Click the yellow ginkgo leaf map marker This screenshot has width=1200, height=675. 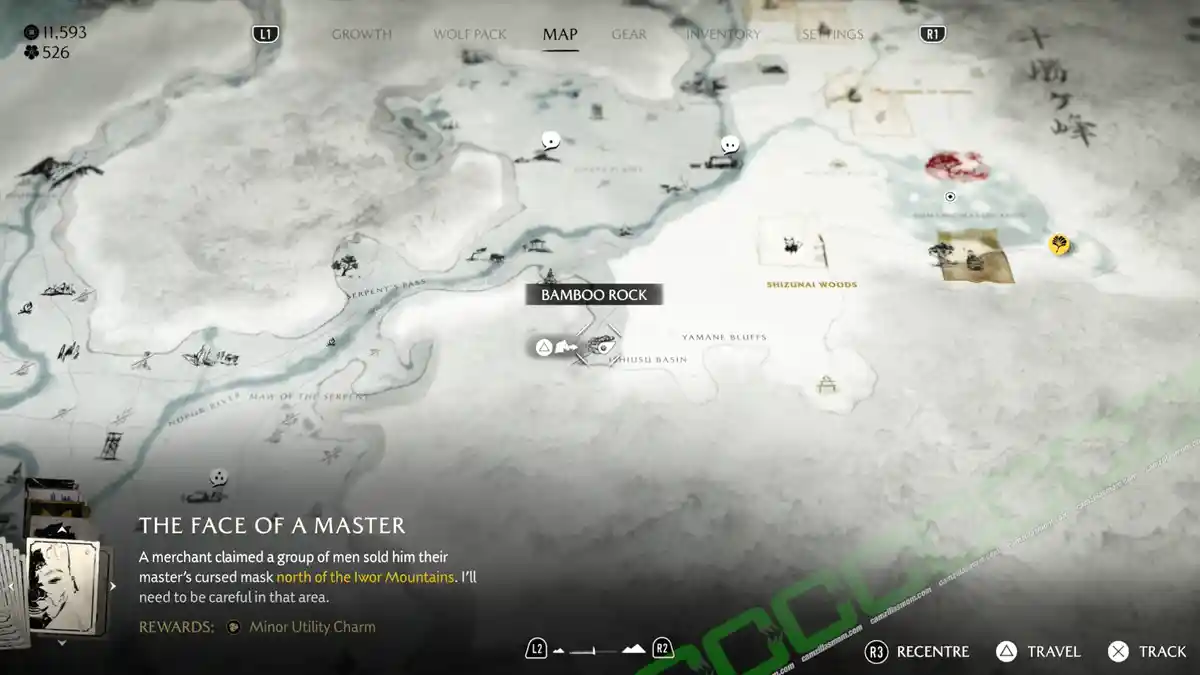pyautogui.click(x=1059, y=243)
